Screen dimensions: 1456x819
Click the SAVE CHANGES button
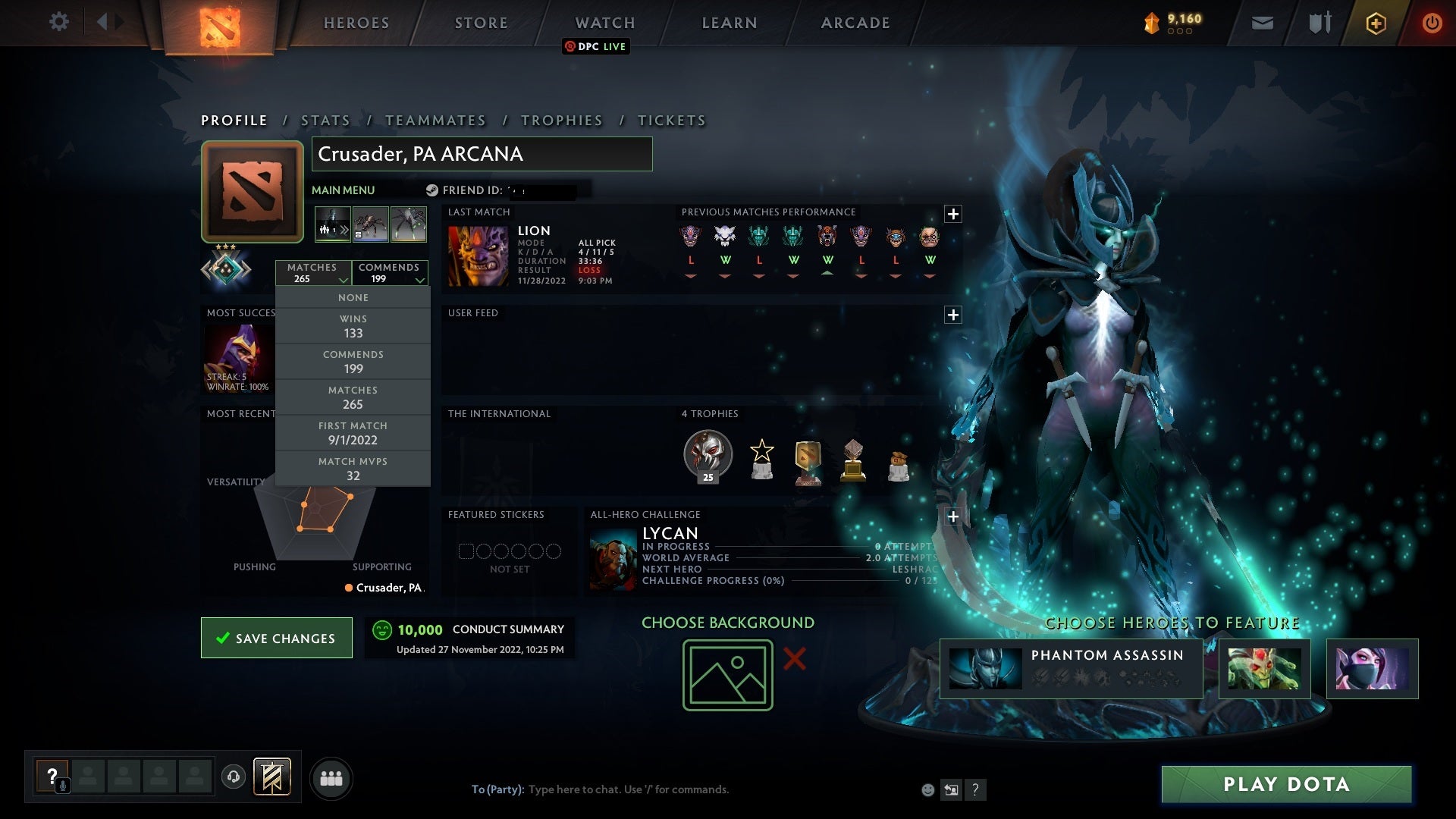click(x=276, y=638)
